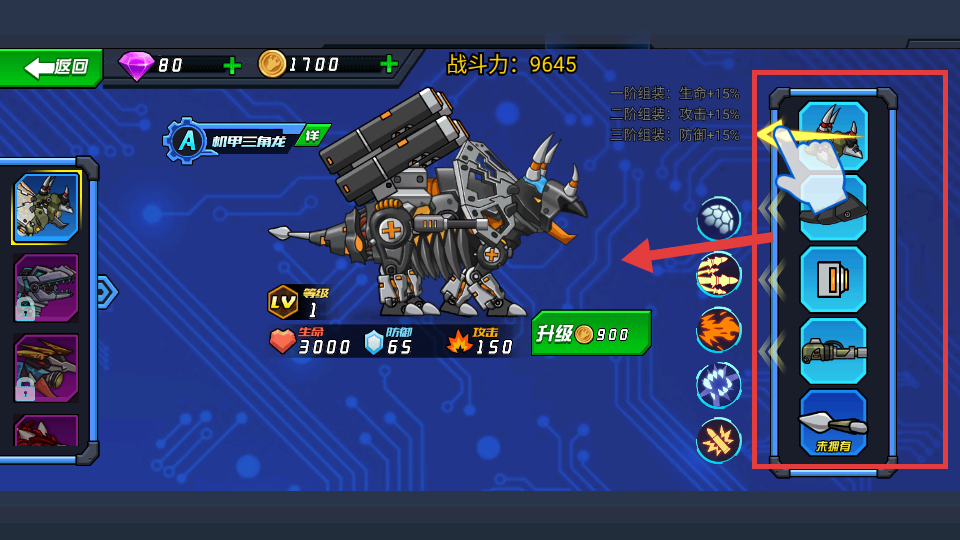Choose the locked grey T-rex mech
The height and width of the screenshot is (540, 960).
(x=46, y=288)
